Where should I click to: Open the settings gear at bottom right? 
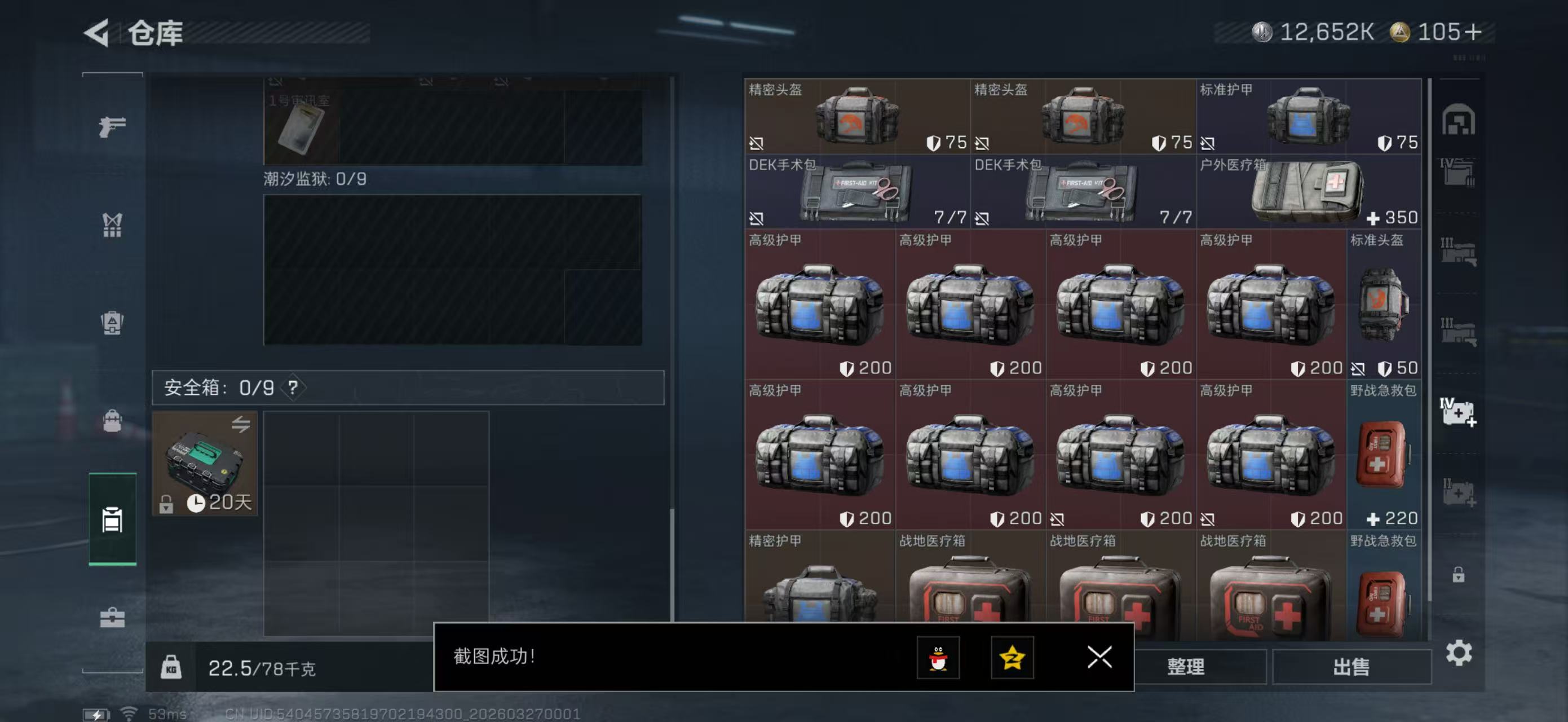[x=1459, y=653]
